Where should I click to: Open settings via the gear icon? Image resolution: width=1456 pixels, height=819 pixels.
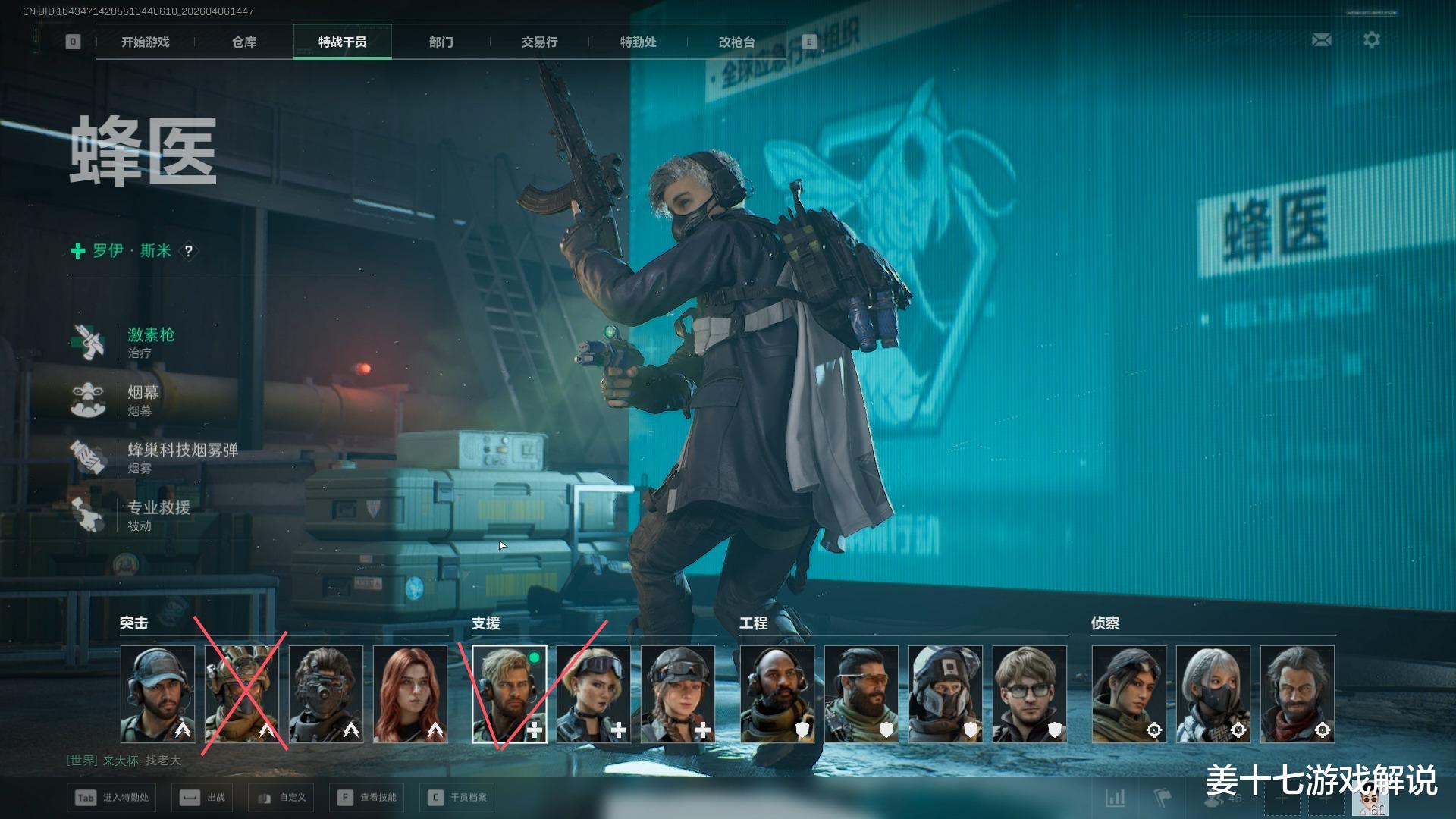1372,39
